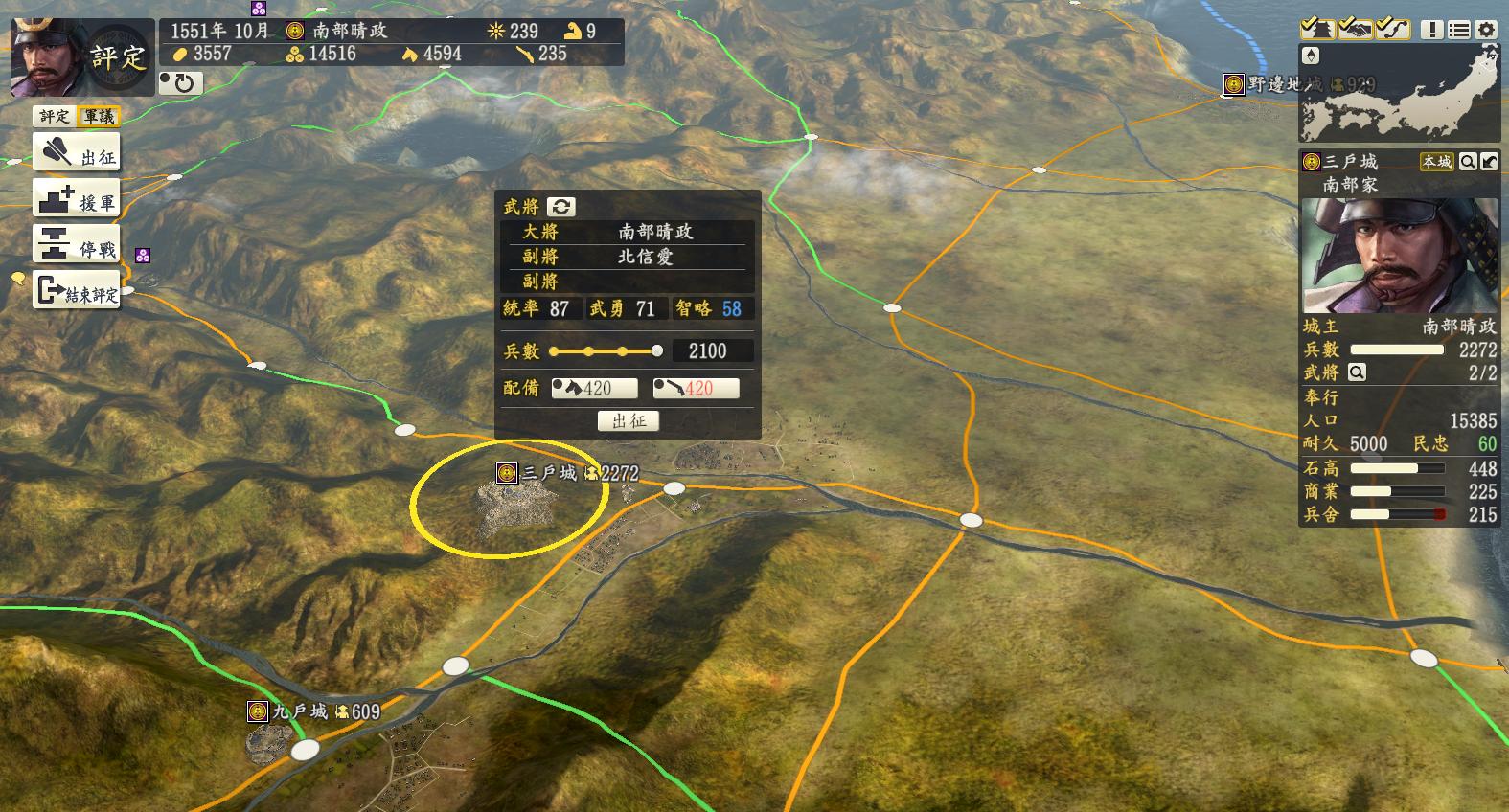This screenshot has width=1509, height=812.
Task: Click 結束評定 to end the council
Action: (77, 292)
